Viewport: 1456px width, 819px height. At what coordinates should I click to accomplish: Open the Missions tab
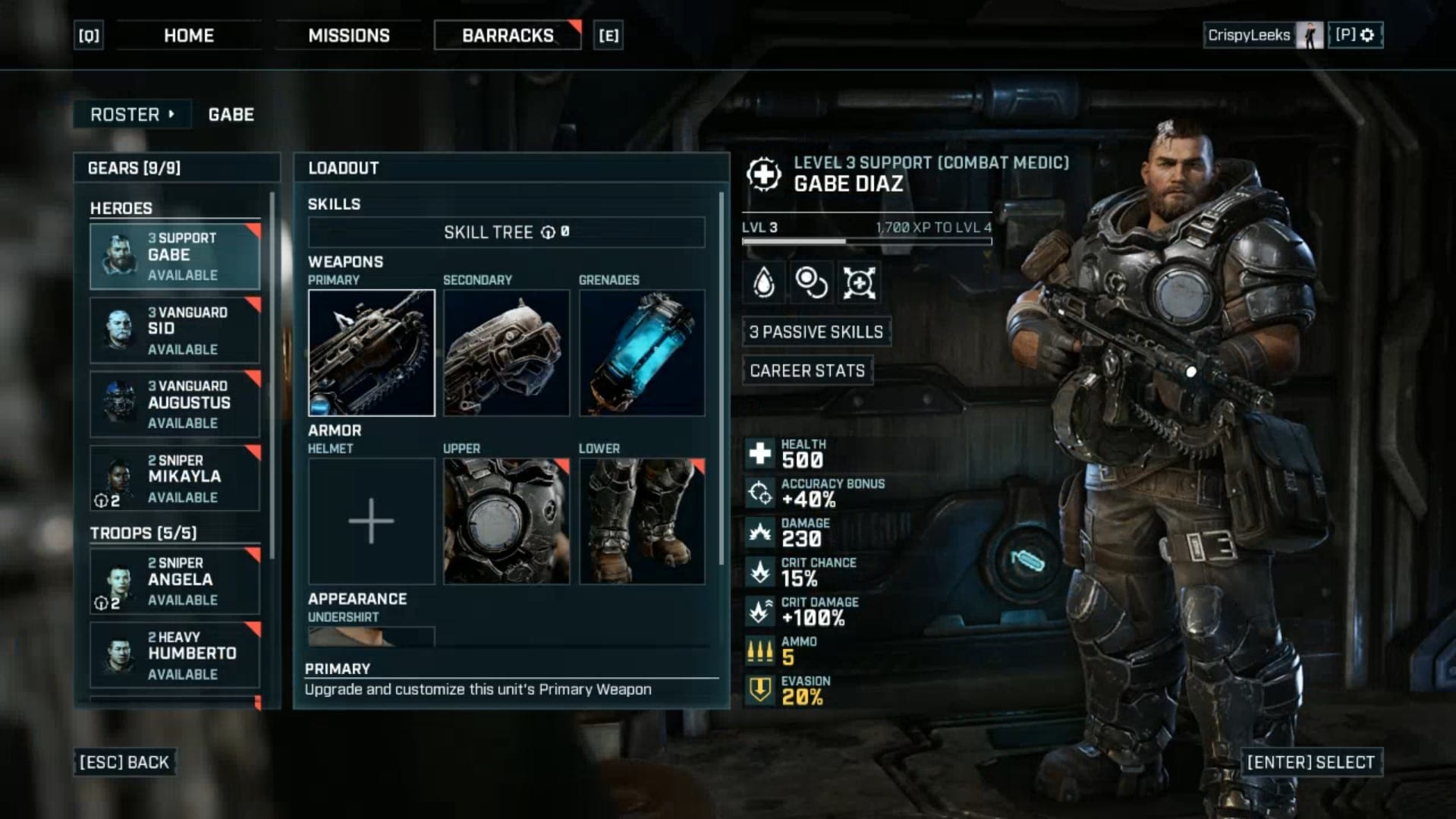pos(348,36)
